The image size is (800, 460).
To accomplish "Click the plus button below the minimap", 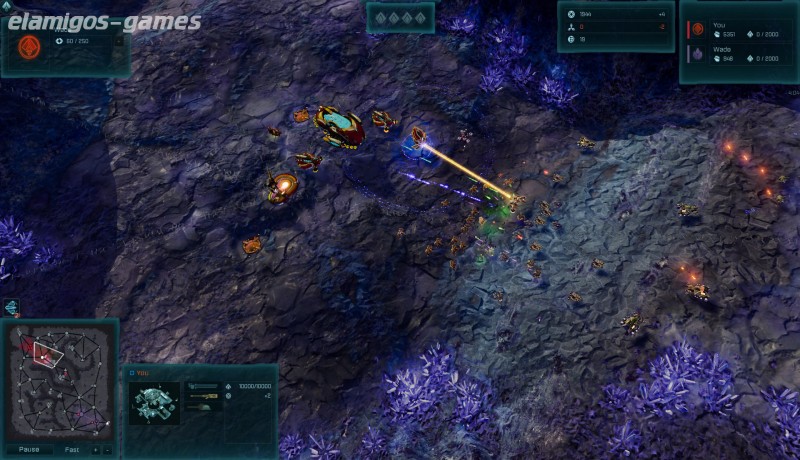I will [x=96, y=449].
